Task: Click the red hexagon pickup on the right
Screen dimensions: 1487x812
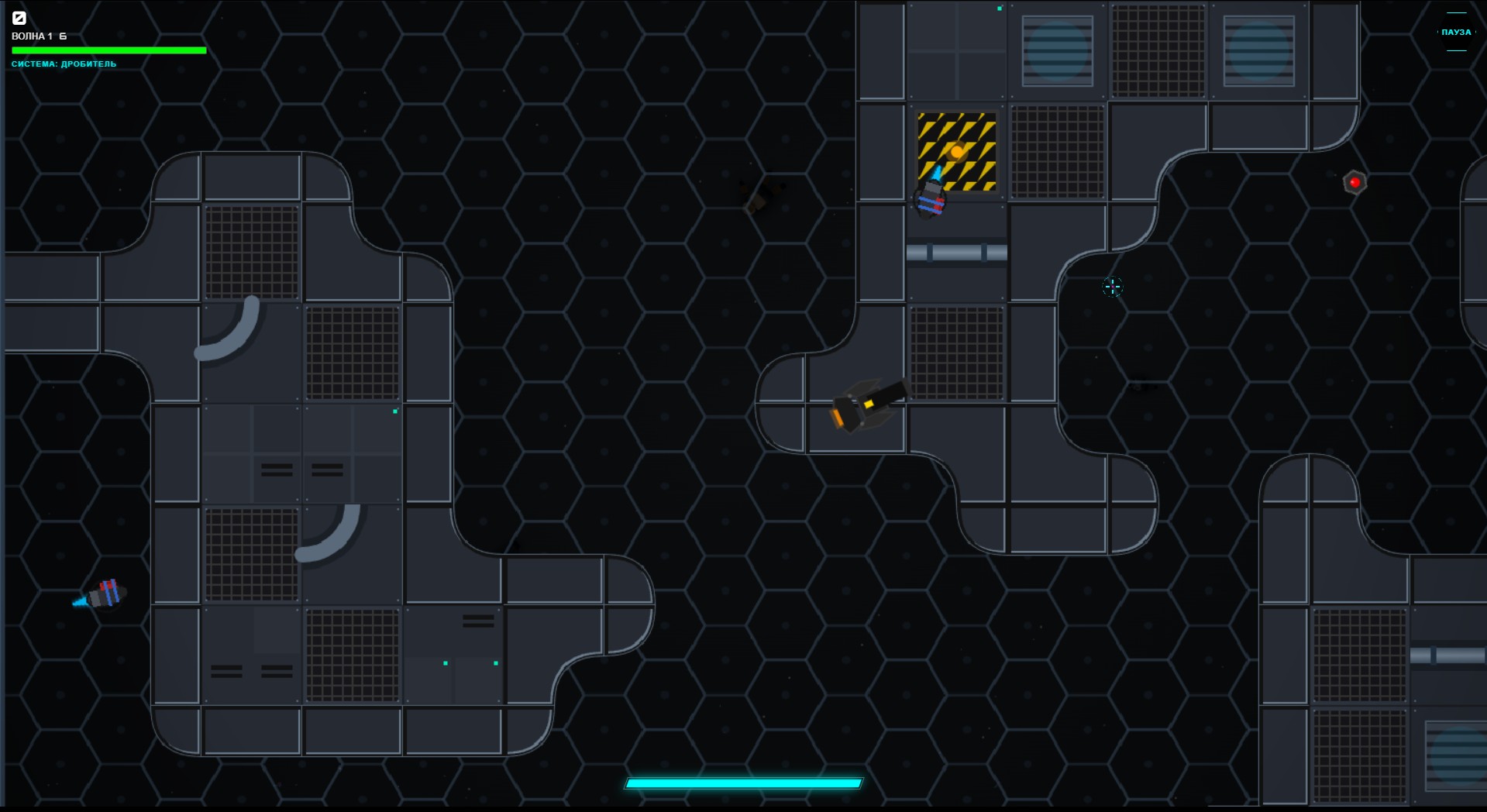Action: pyautogui.click(x=1354, y=181)
